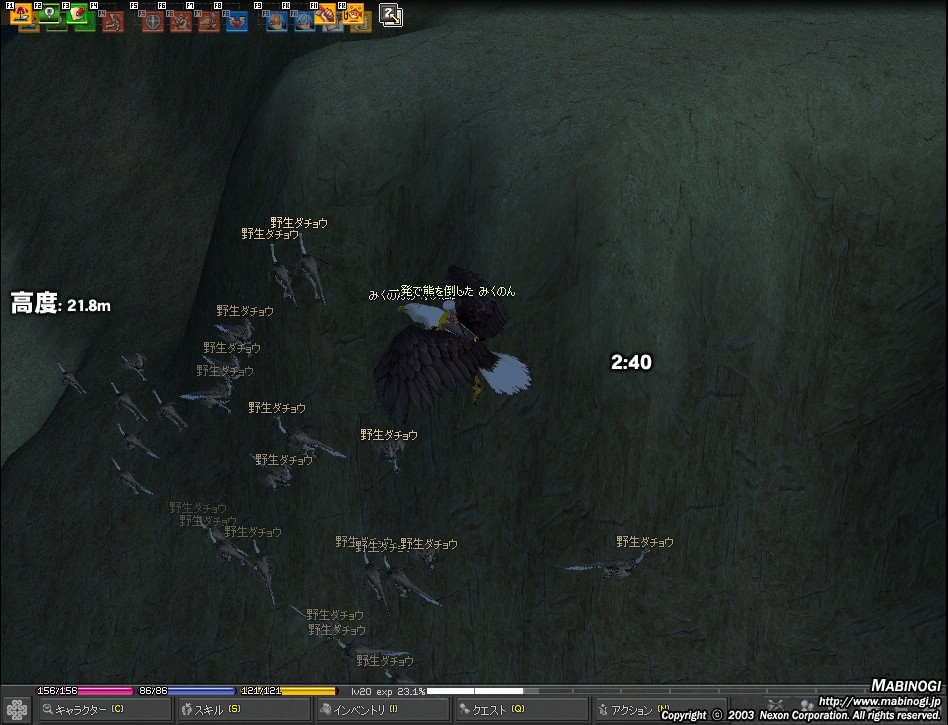Activate the F9 blue-framed skill icon
Image resolution: width=948 pixels, height=725 pixels.
(x=276, y=19)
